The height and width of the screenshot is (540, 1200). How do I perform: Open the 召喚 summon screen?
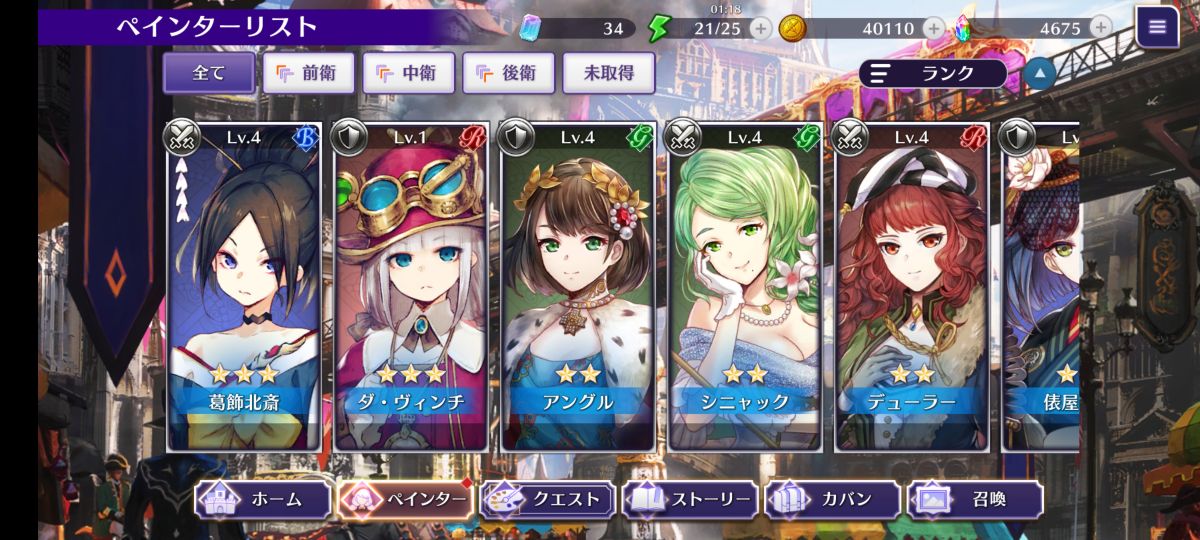tap(975, 499)
